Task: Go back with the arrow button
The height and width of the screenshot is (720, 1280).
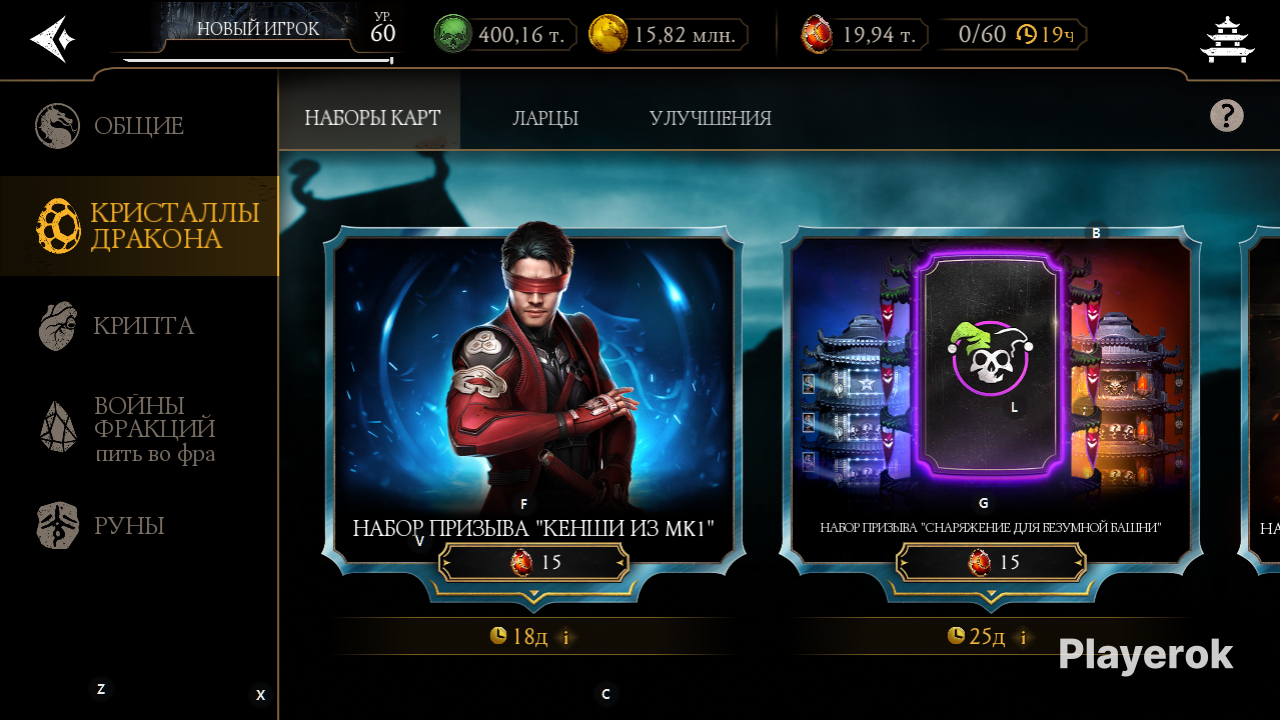Action: tap(52, 39)
